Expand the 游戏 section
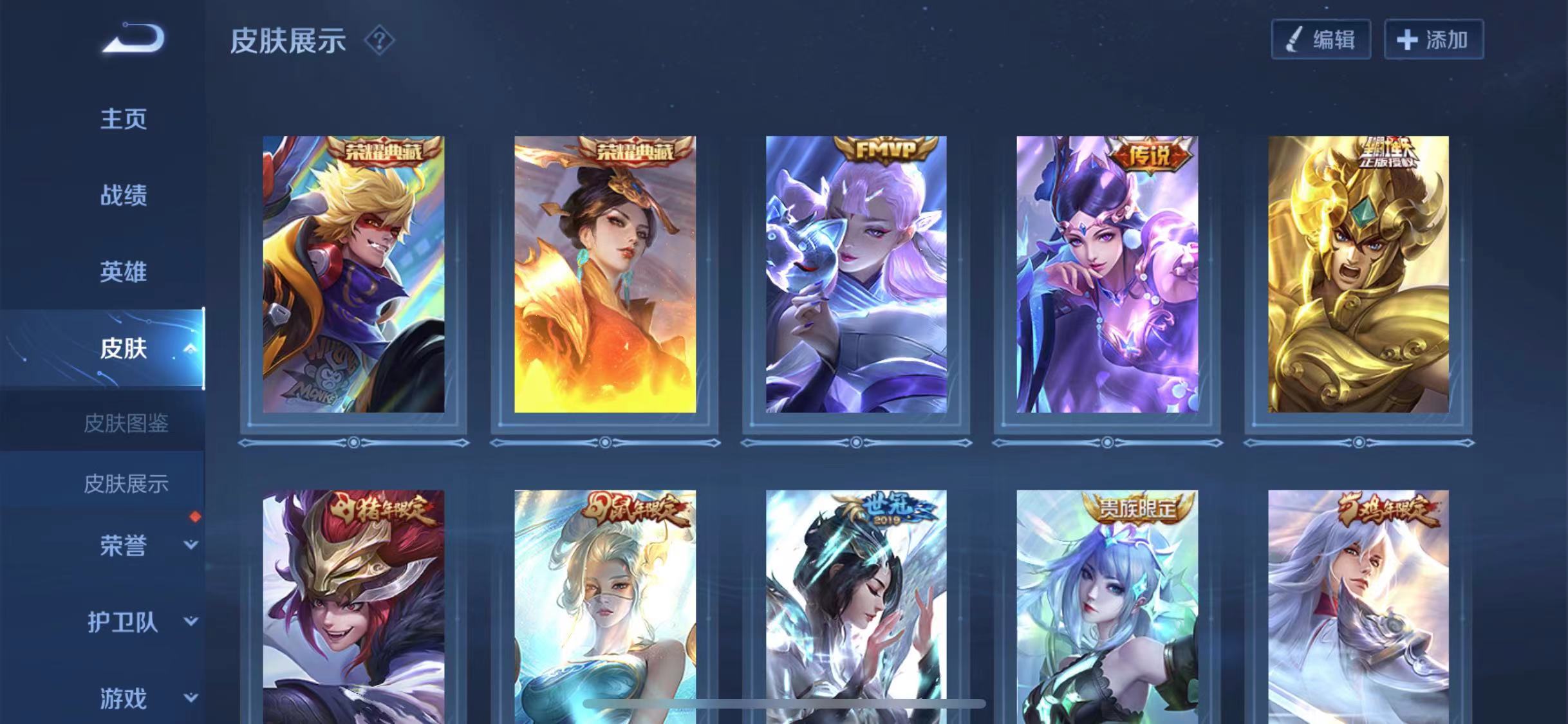 coord(190,698)
